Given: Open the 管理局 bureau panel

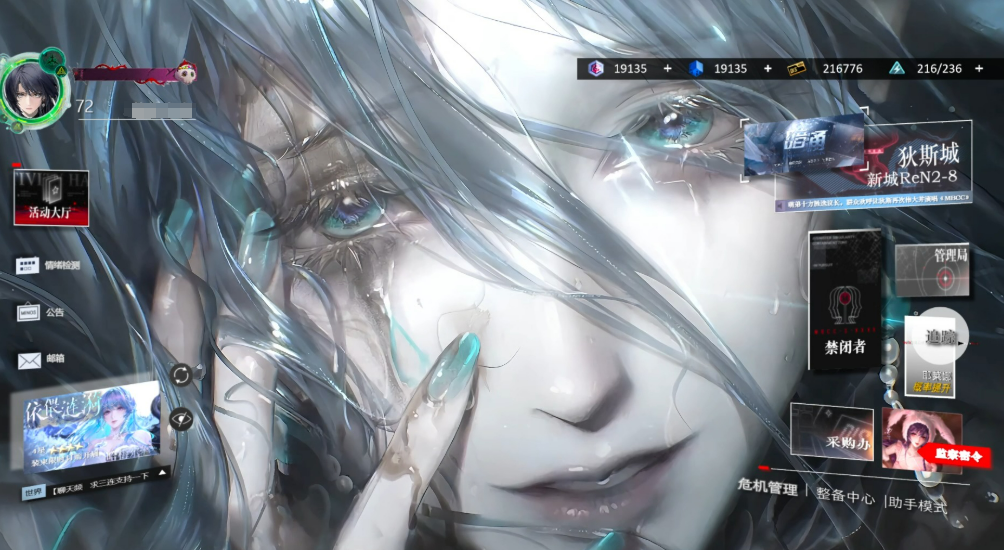Looking at the screenshot, I should [932, 270].
